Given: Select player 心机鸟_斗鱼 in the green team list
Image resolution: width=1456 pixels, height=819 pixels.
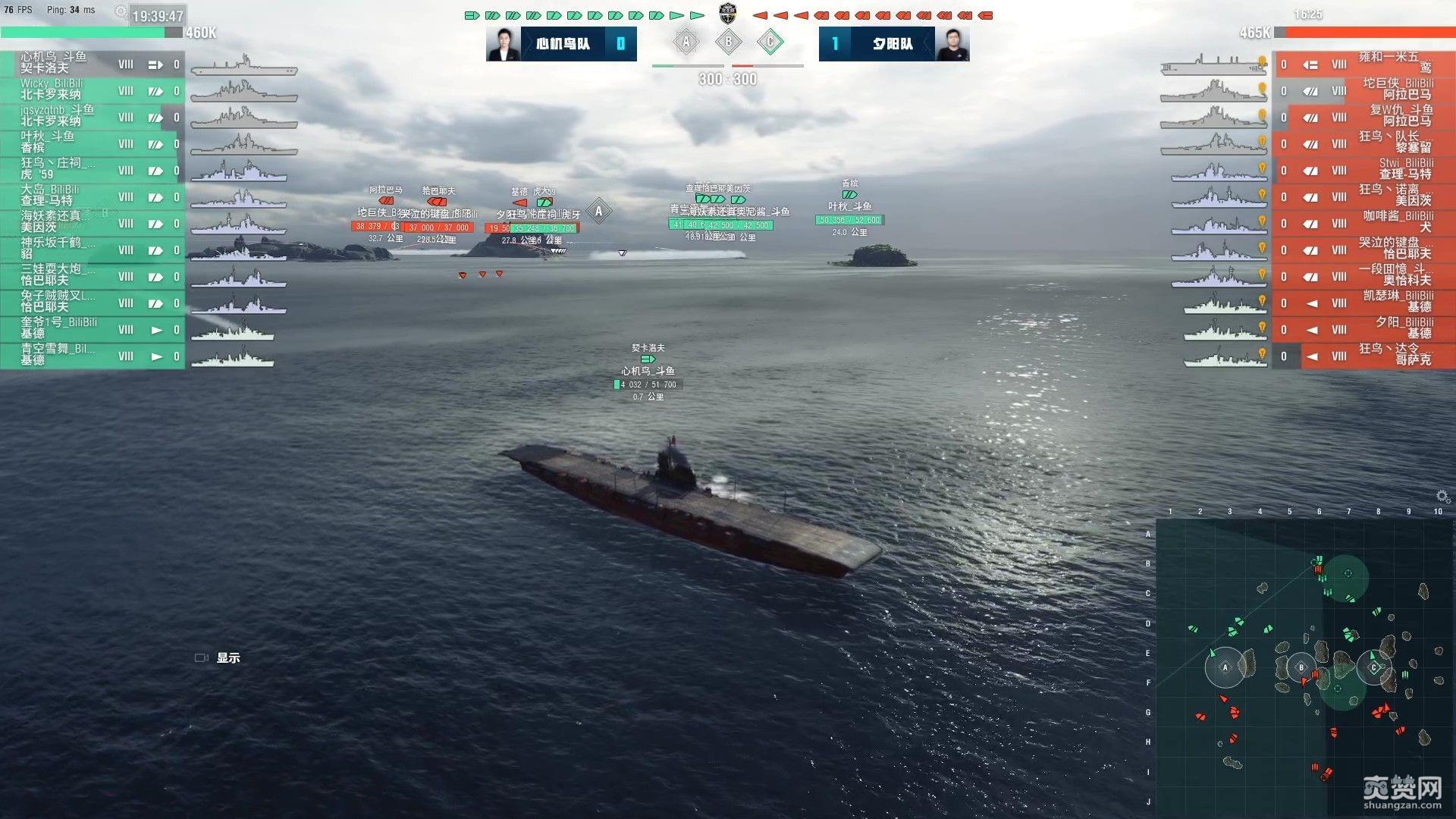Looking at the screenshot, I should pos(91,64).
